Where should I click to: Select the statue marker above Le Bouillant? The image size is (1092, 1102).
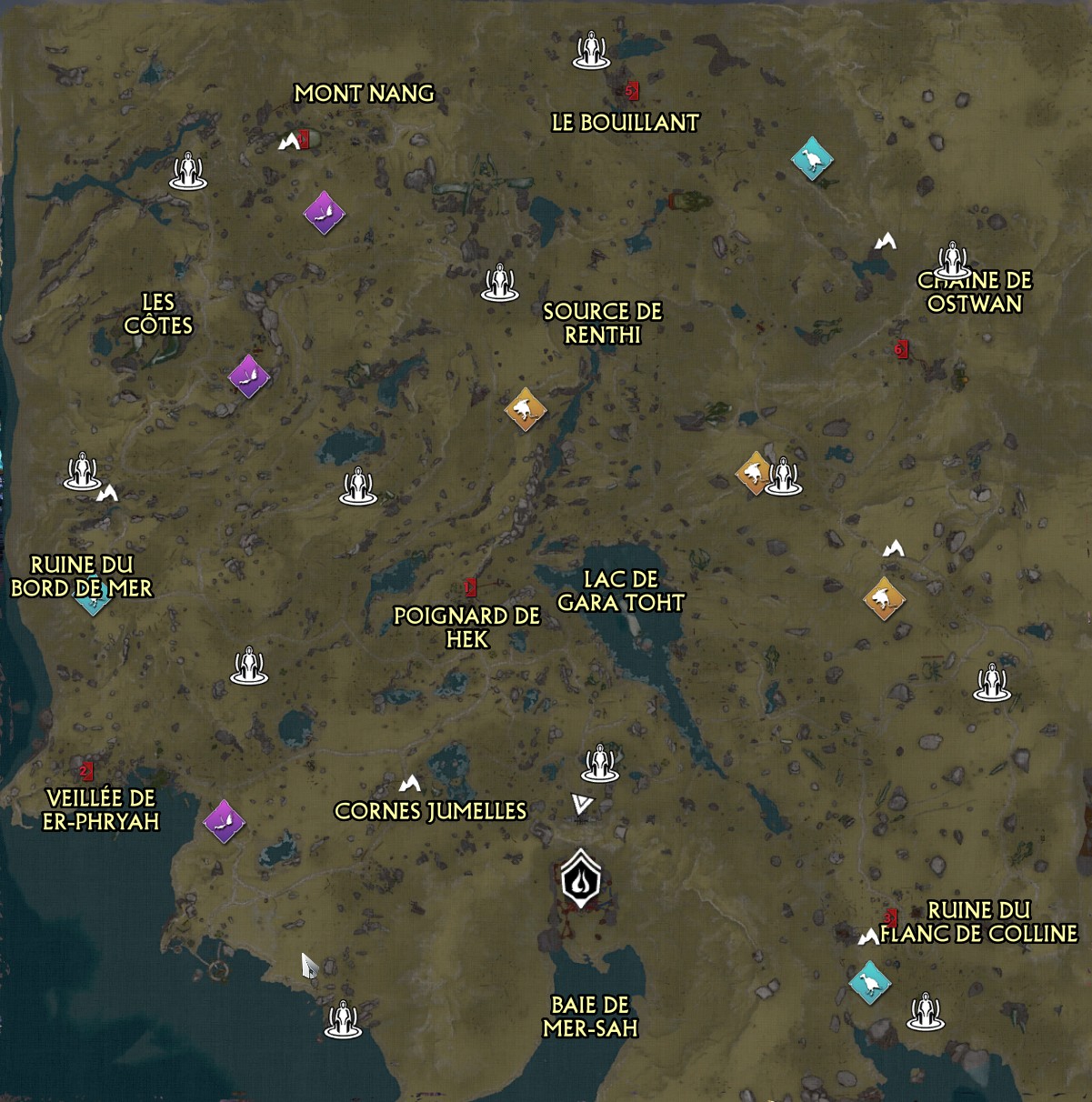tap(592, 50)
